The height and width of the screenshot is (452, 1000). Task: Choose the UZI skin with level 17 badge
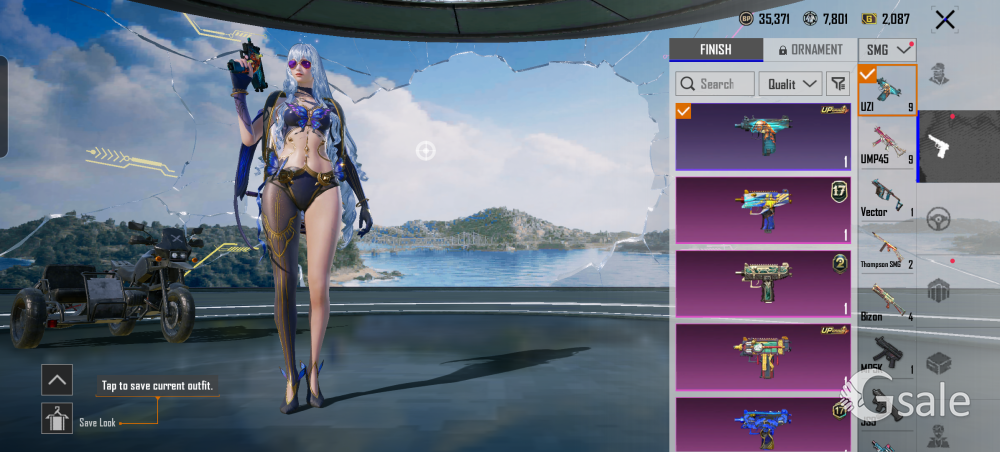tap(763, 209)
